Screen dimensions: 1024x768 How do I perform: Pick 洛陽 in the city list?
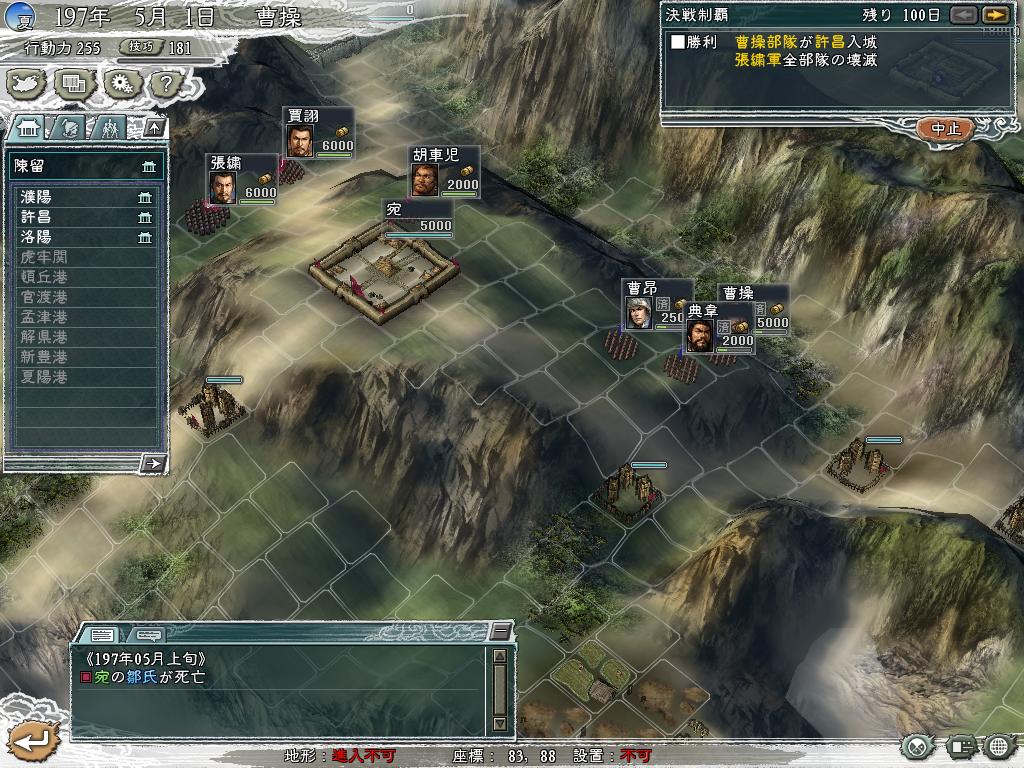click(86, 237)
